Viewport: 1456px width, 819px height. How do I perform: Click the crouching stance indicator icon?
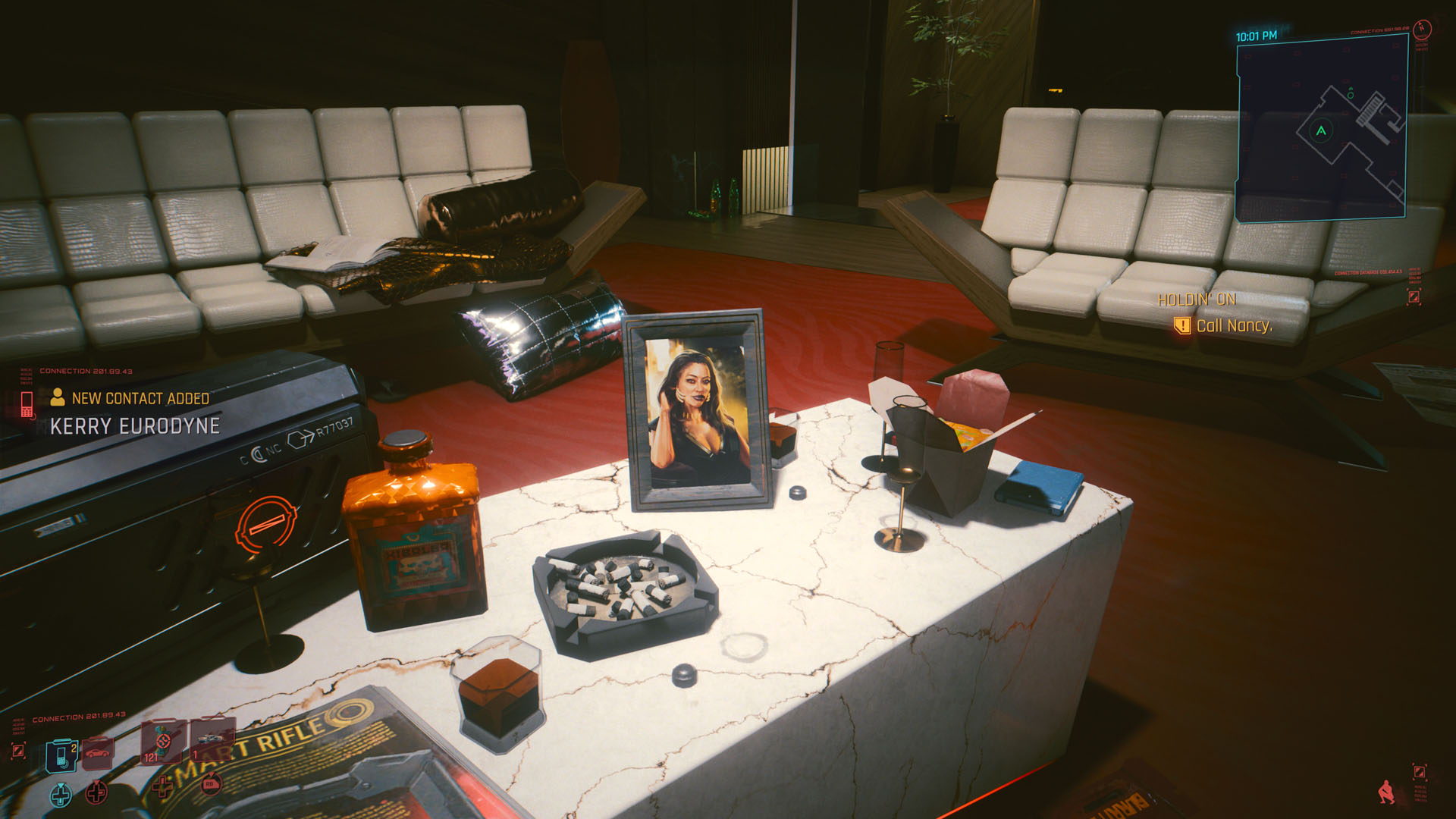1386,792
